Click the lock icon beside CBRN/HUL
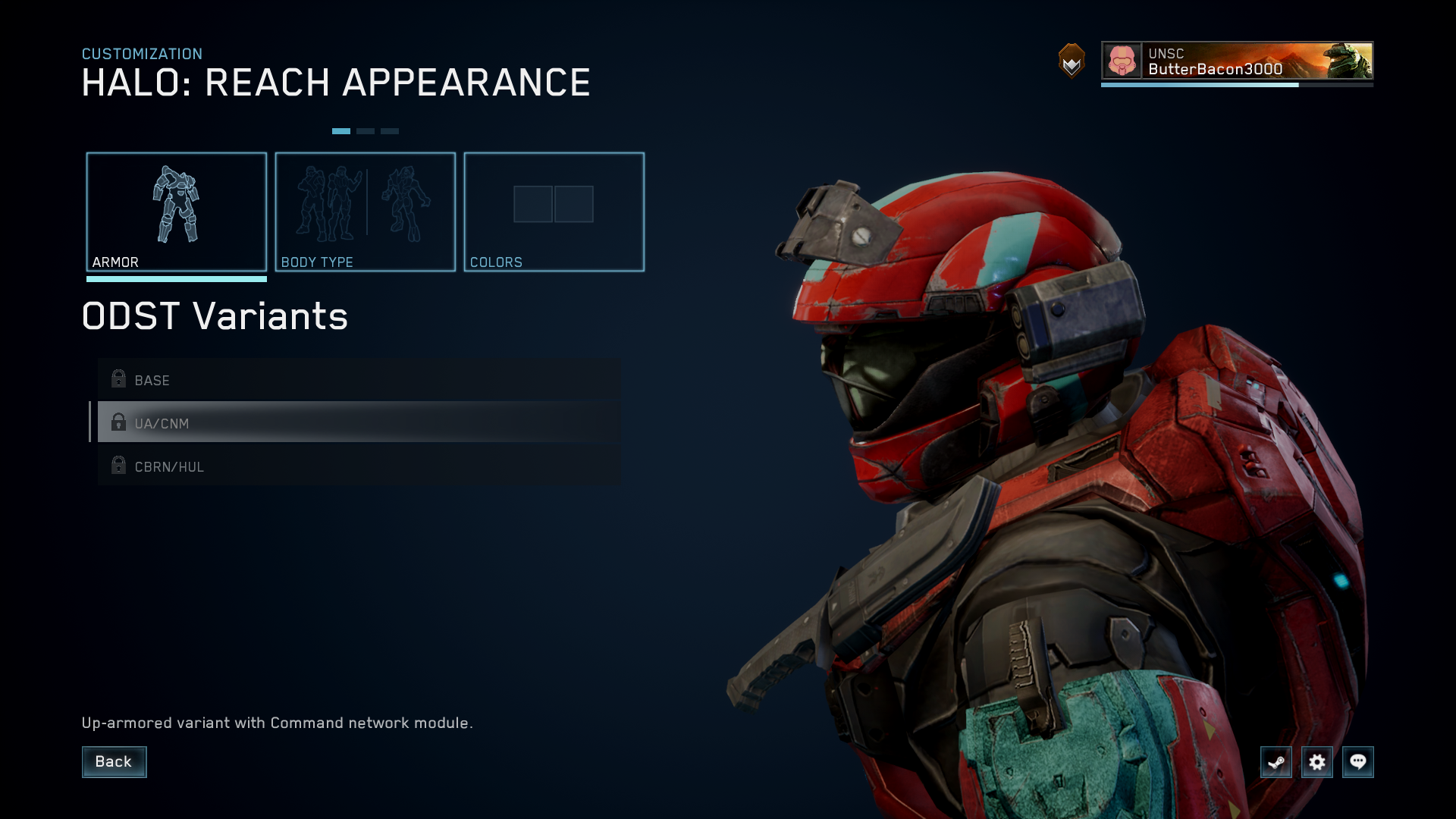This screenshot has width=1456, height=819. point(118,466)
